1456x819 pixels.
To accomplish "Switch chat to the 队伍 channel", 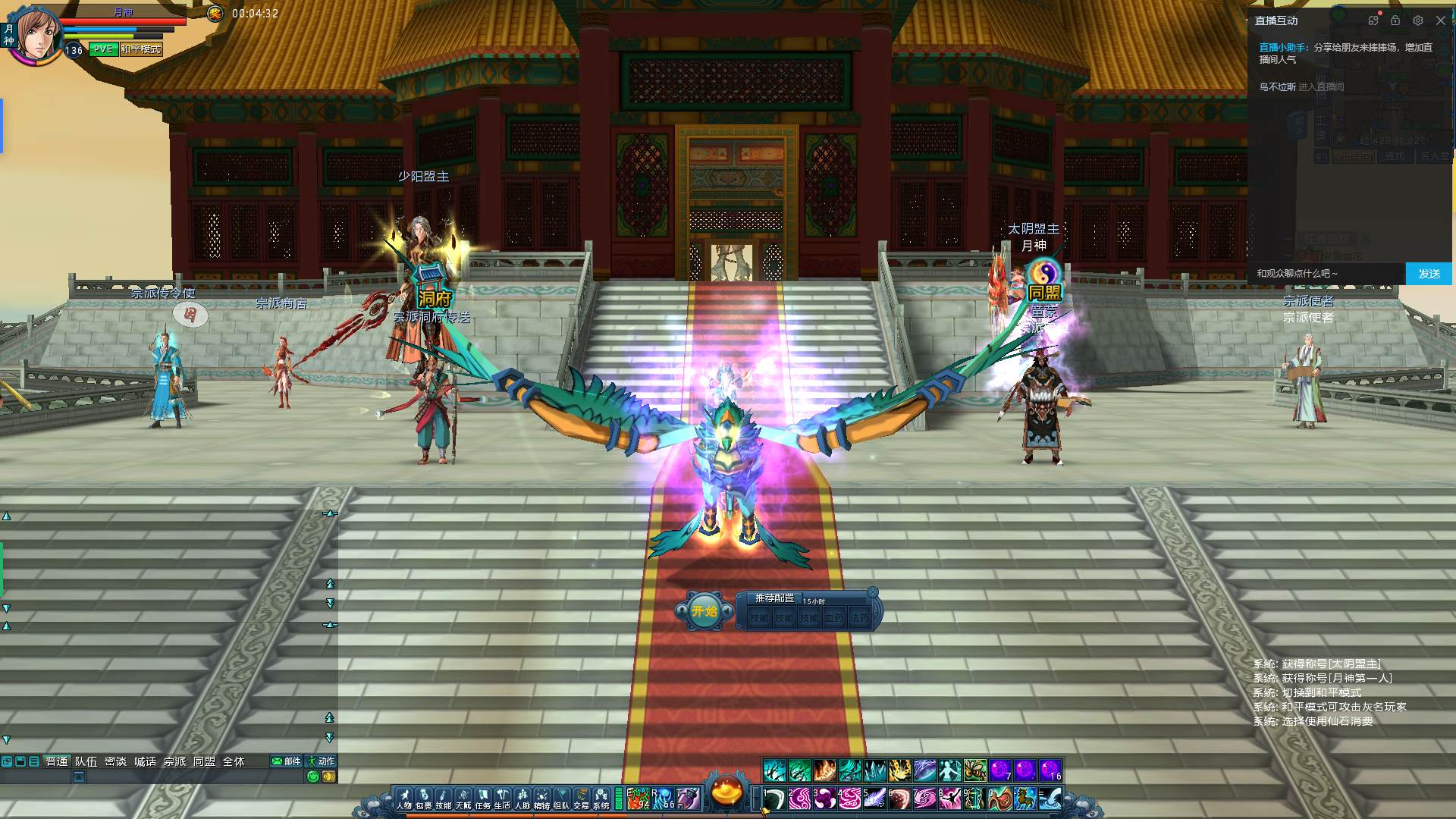I will coord(86,761).
